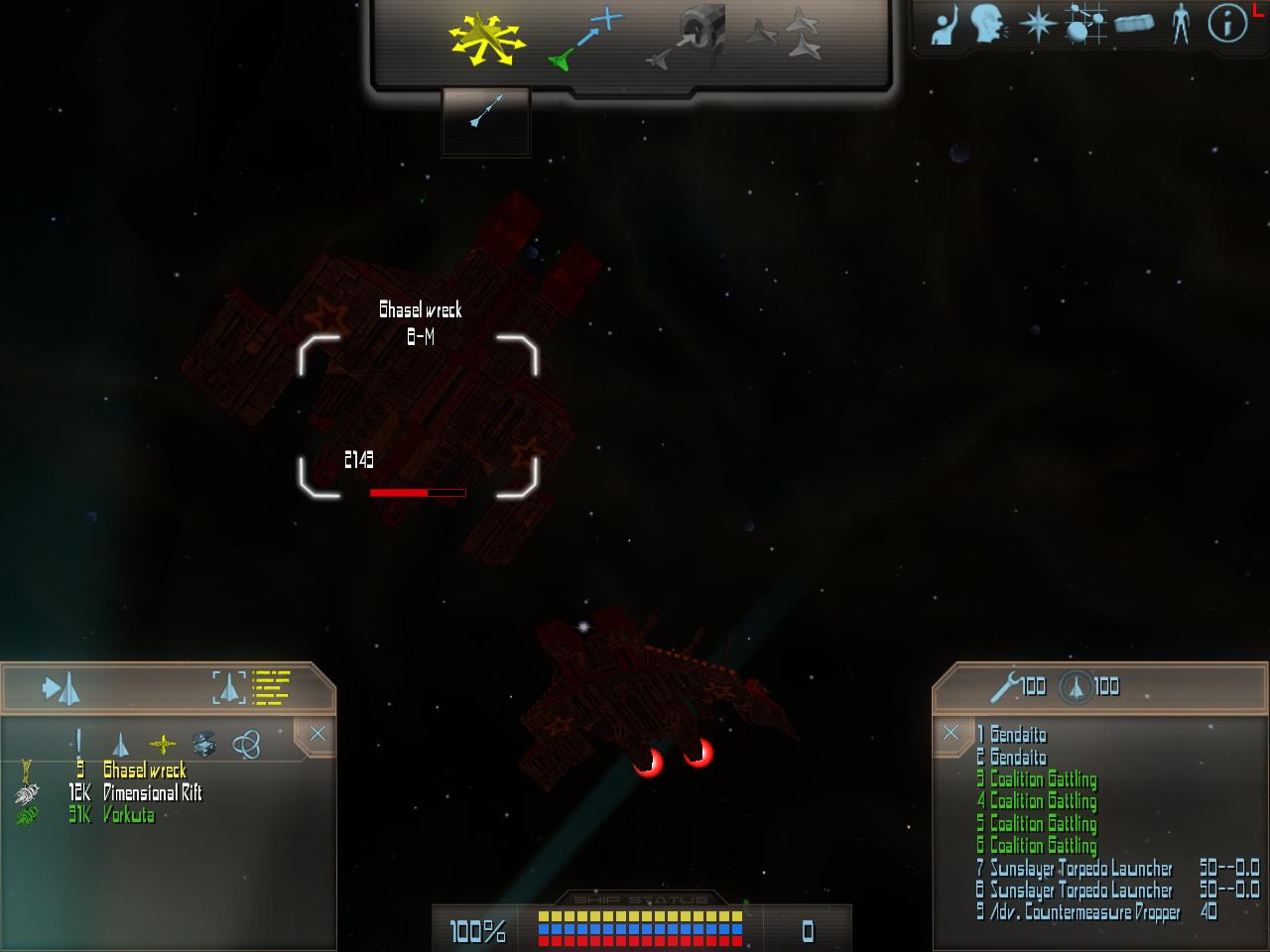Select Vorkuta in the target list
The image size is (1270, 952).
coord(128,815)
